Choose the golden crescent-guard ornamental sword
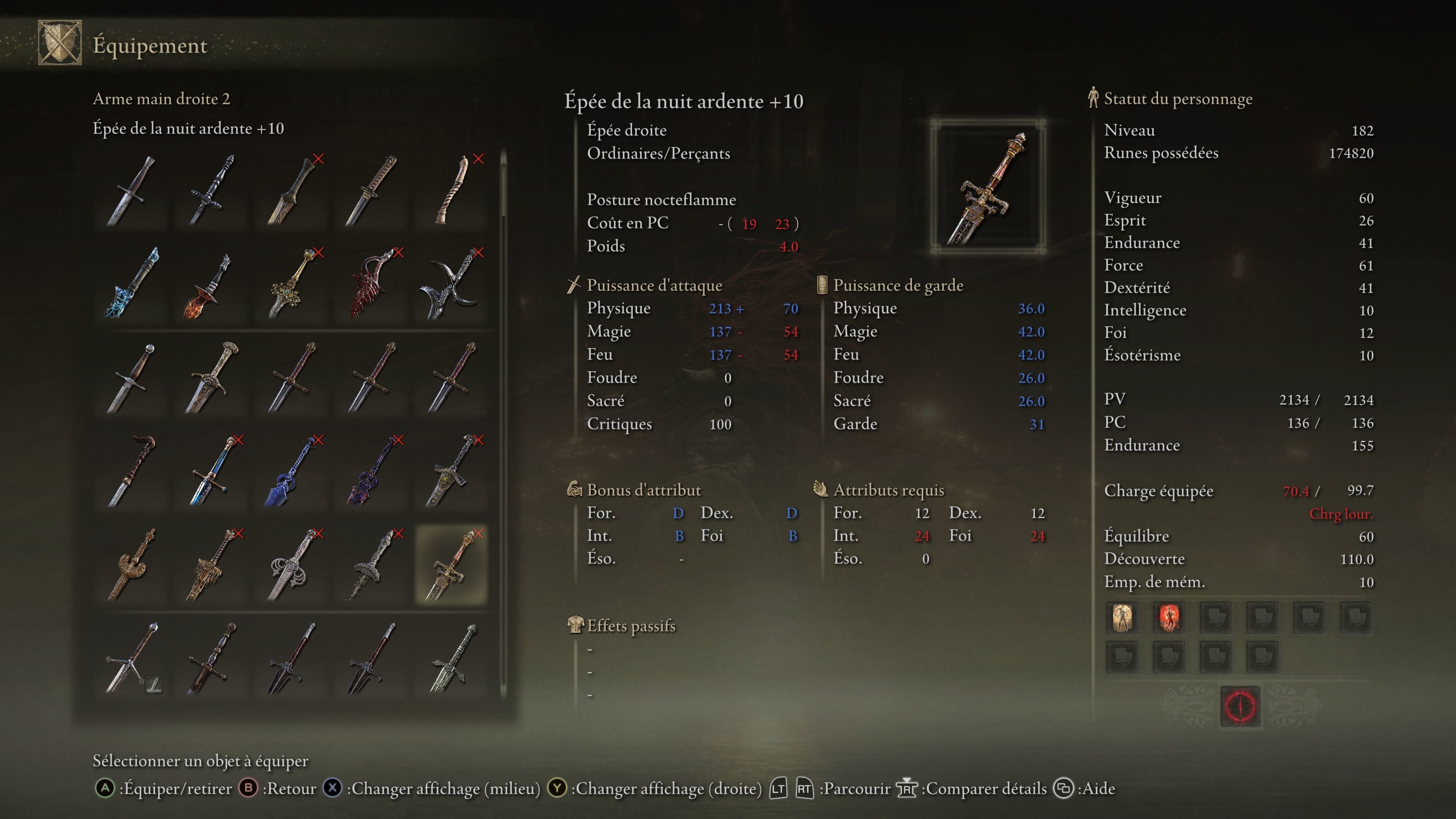 (x=132, y=565)
